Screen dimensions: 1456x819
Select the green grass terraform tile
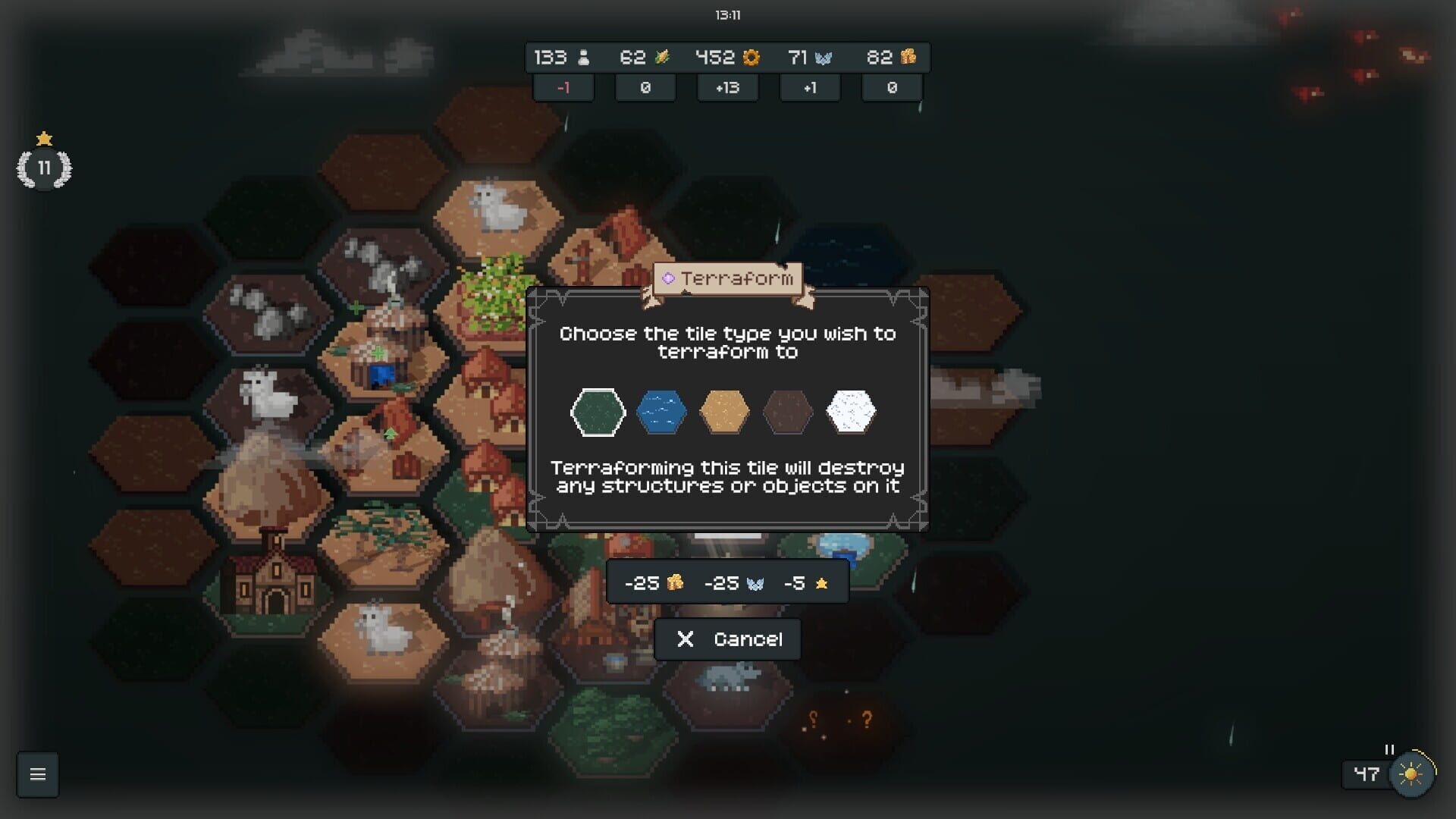(598, 412)
